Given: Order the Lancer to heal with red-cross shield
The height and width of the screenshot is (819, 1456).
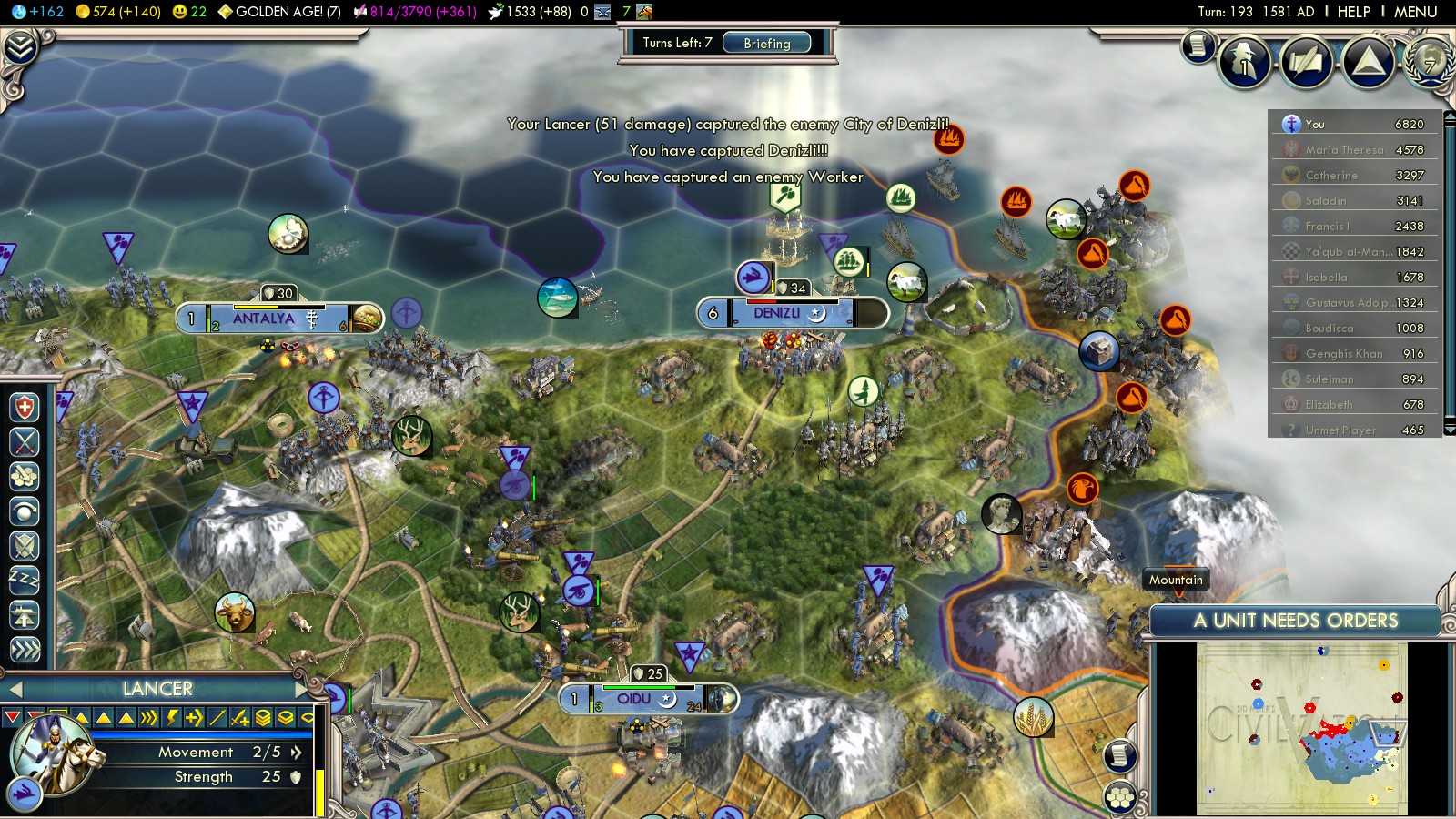Looking at the screenshot, I should [x=25, y=407].
